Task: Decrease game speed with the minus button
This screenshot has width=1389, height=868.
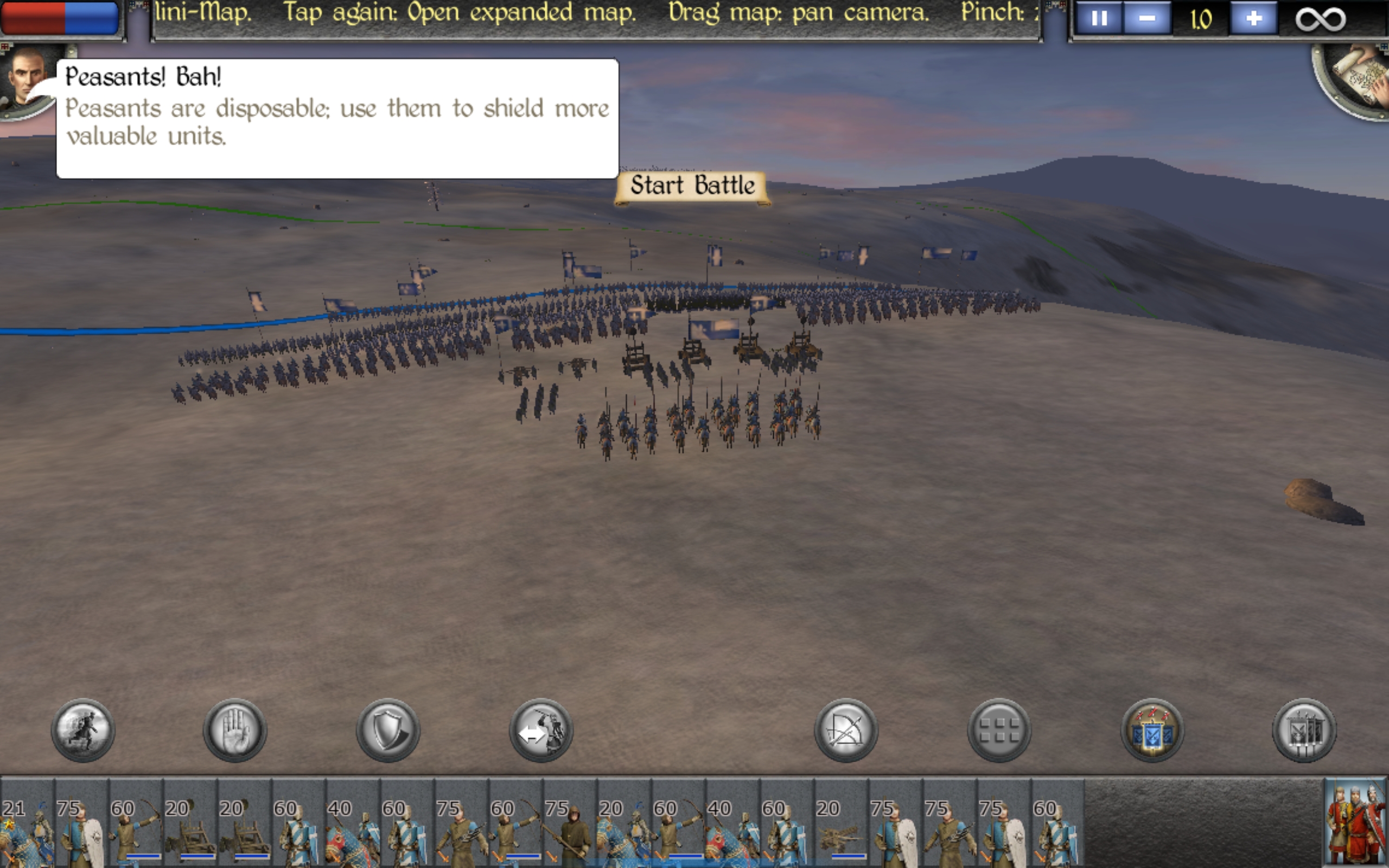Action: [x=1147, y=19]
